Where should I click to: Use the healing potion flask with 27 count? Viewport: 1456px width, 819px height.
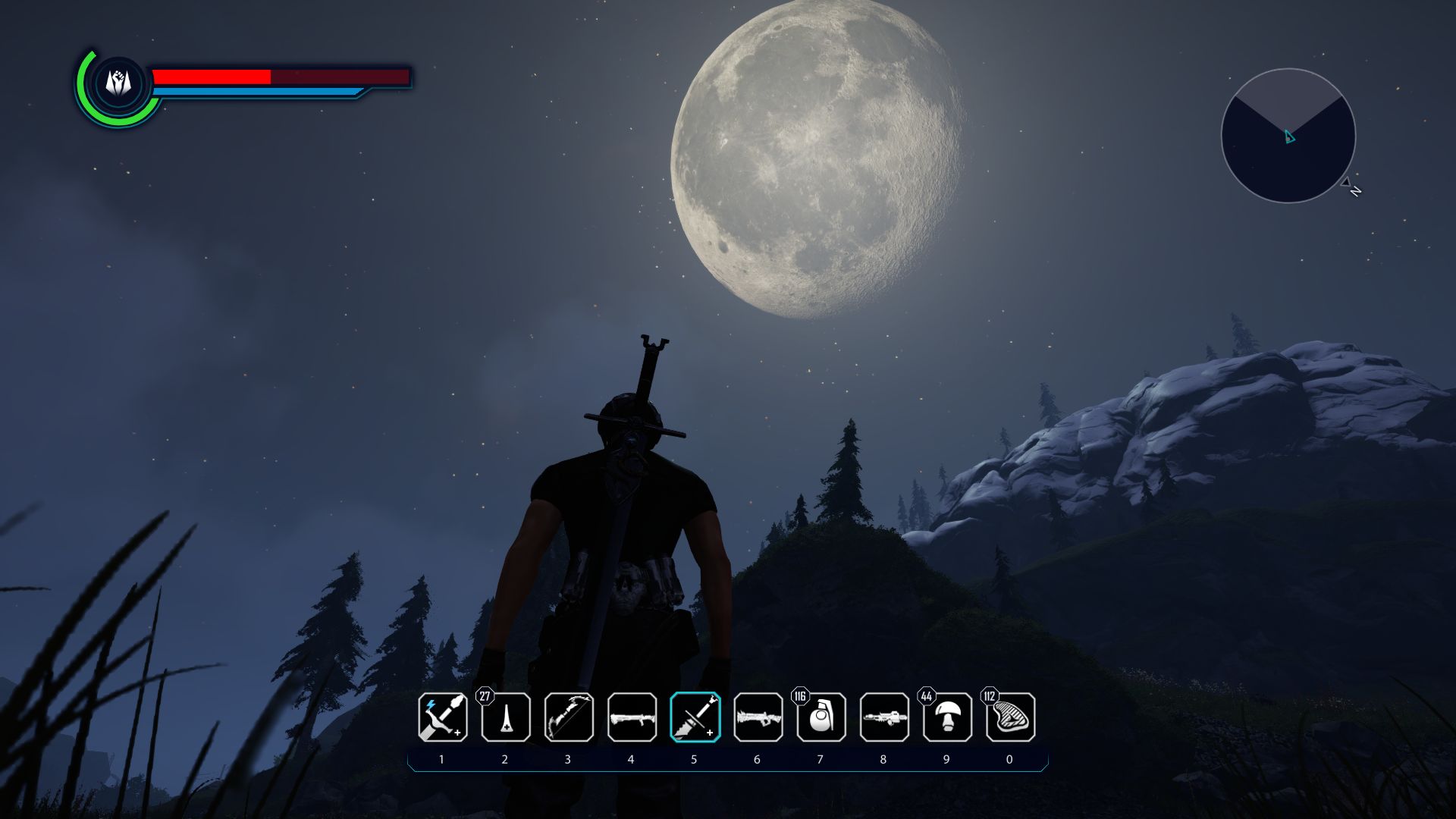pos(506,717)
